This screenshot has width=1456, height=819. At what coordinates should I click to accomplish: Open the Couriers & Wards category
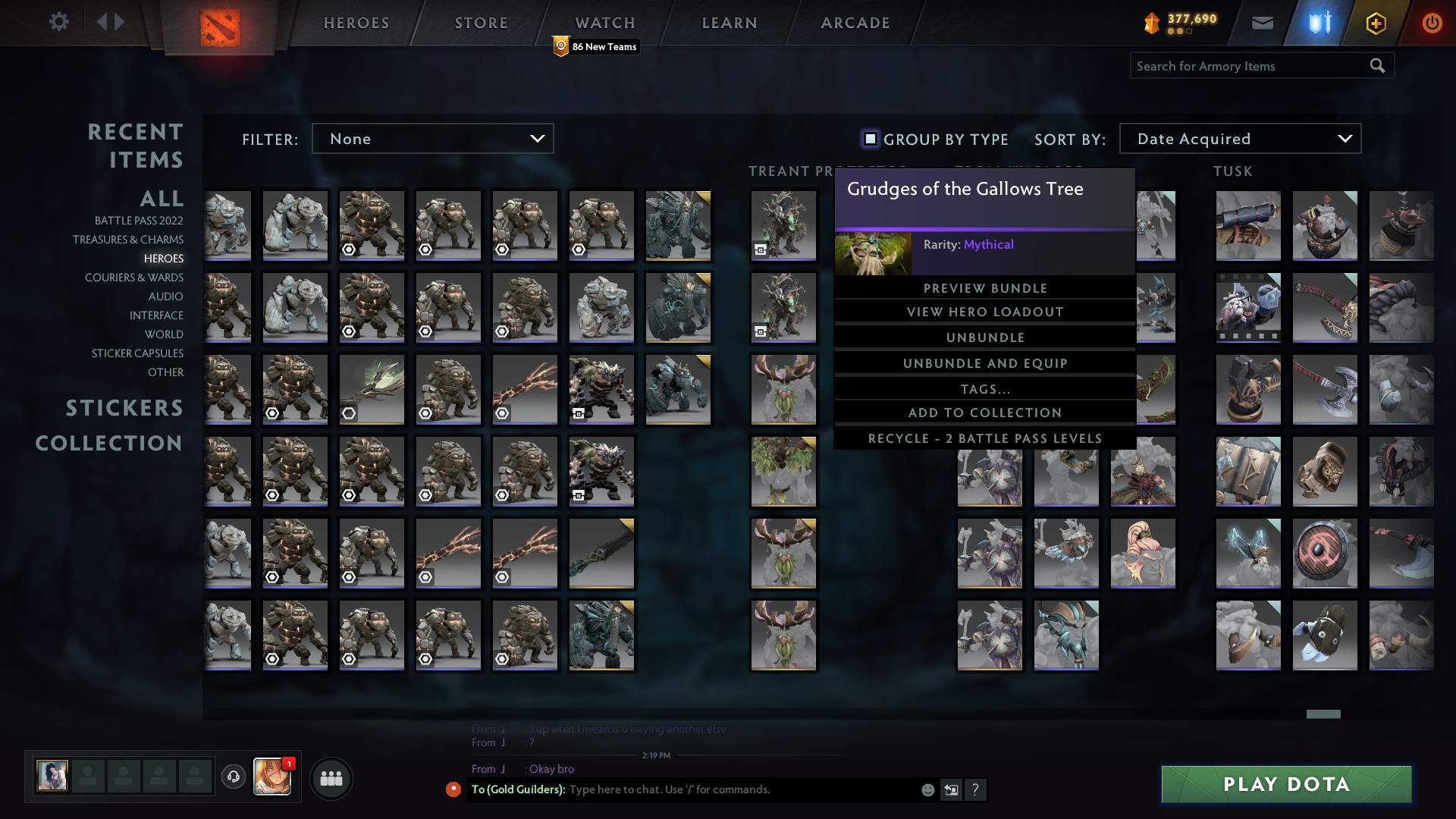134,278
